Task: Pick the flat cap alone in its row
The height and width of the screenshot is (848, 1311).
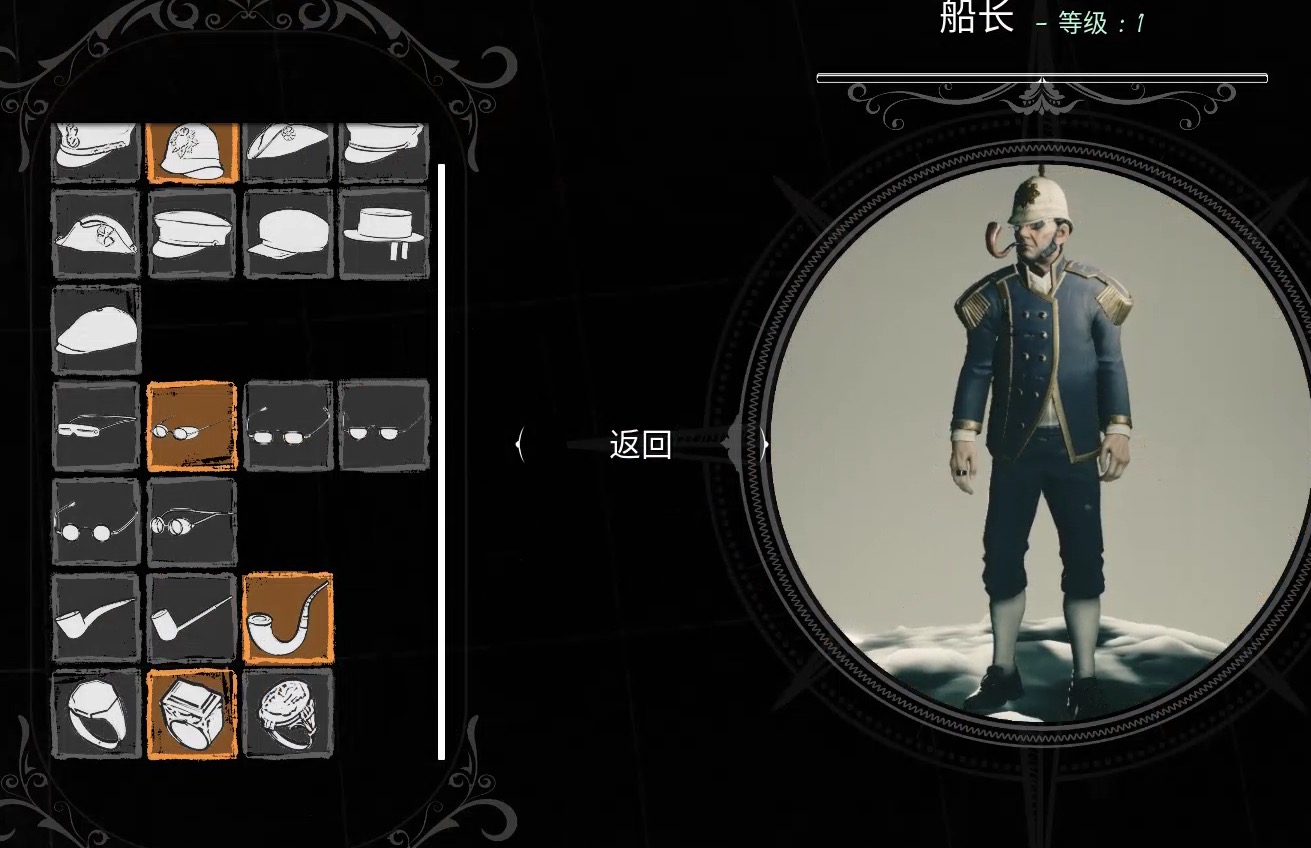Action: pyautogui.click(x=96, y=330)
